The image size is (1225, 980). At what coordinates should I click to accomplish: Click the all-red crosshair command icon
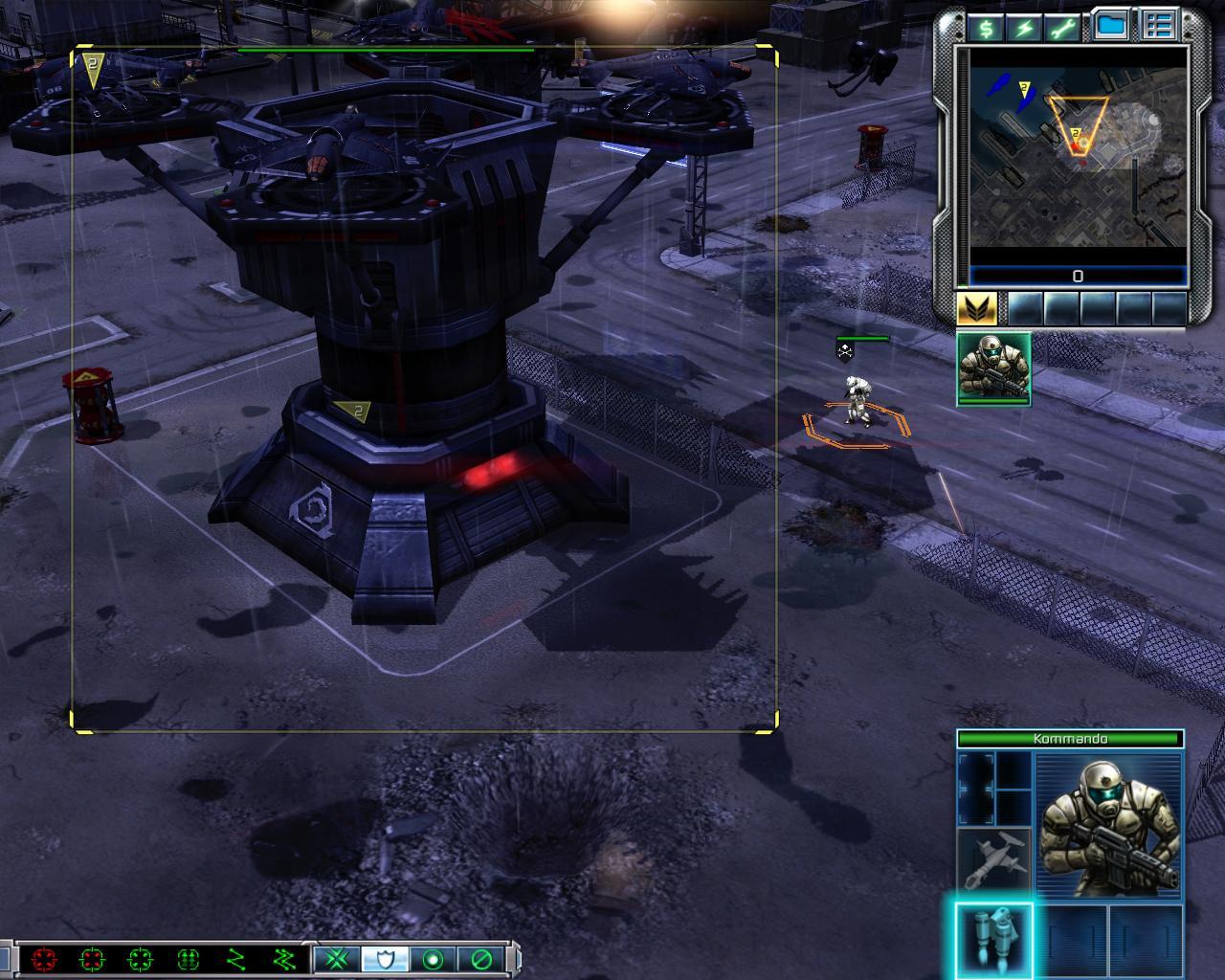pyautogui.click(x=44, y=959)
